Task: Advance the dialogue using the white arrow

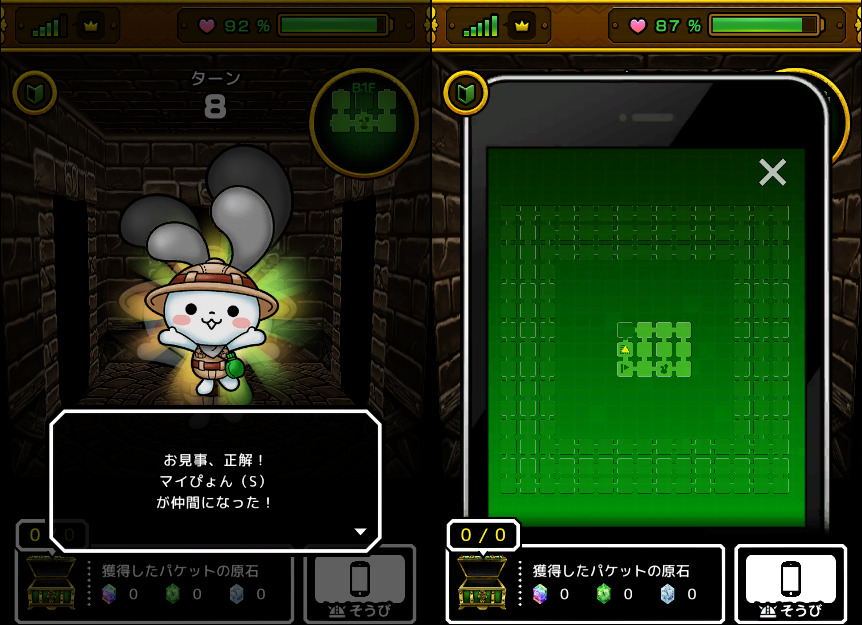Action: (361, 531)
